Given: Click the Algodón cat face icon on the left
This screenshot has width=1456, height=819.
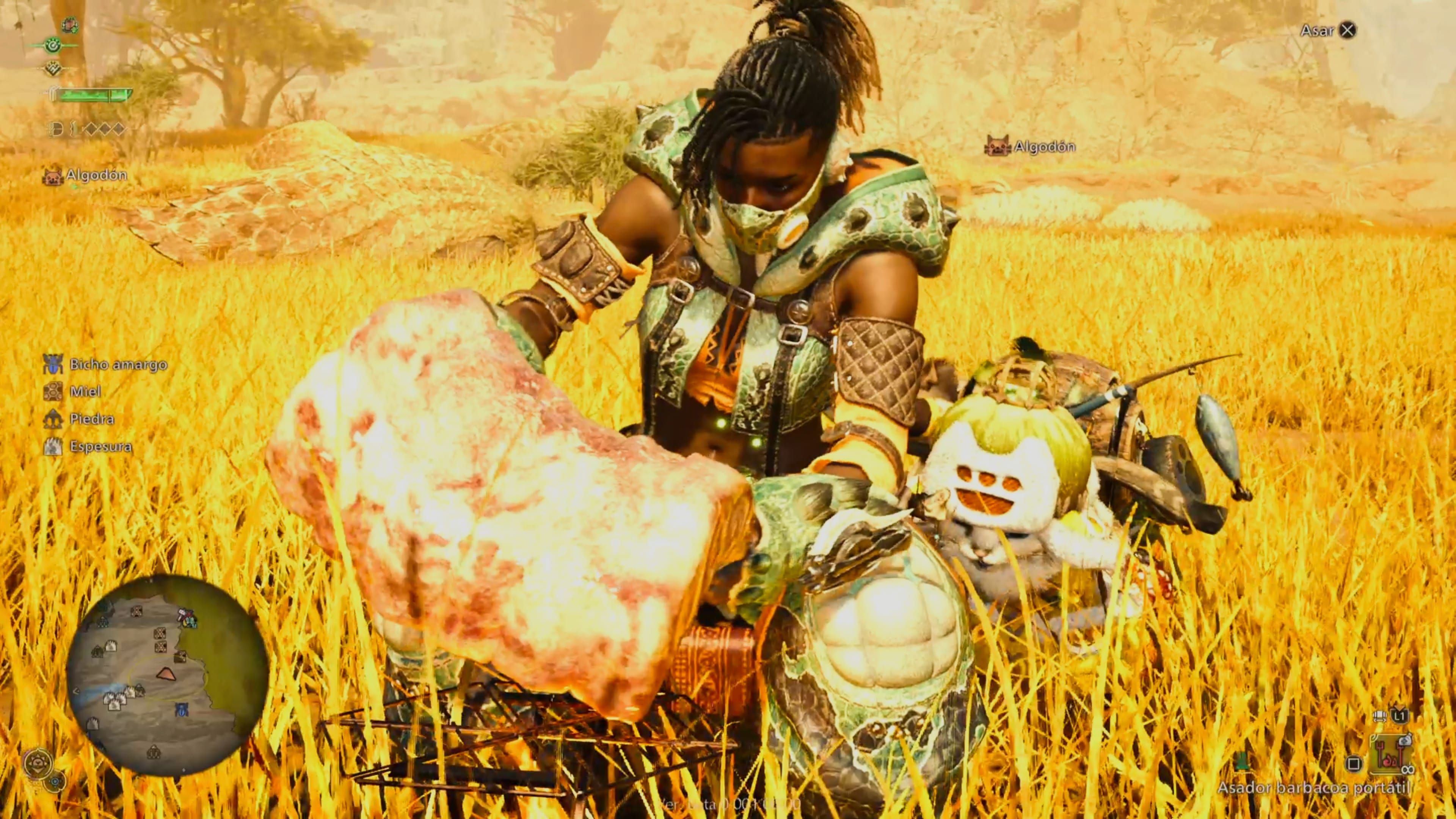Looking at the screenshot, I should click(53, 175).
